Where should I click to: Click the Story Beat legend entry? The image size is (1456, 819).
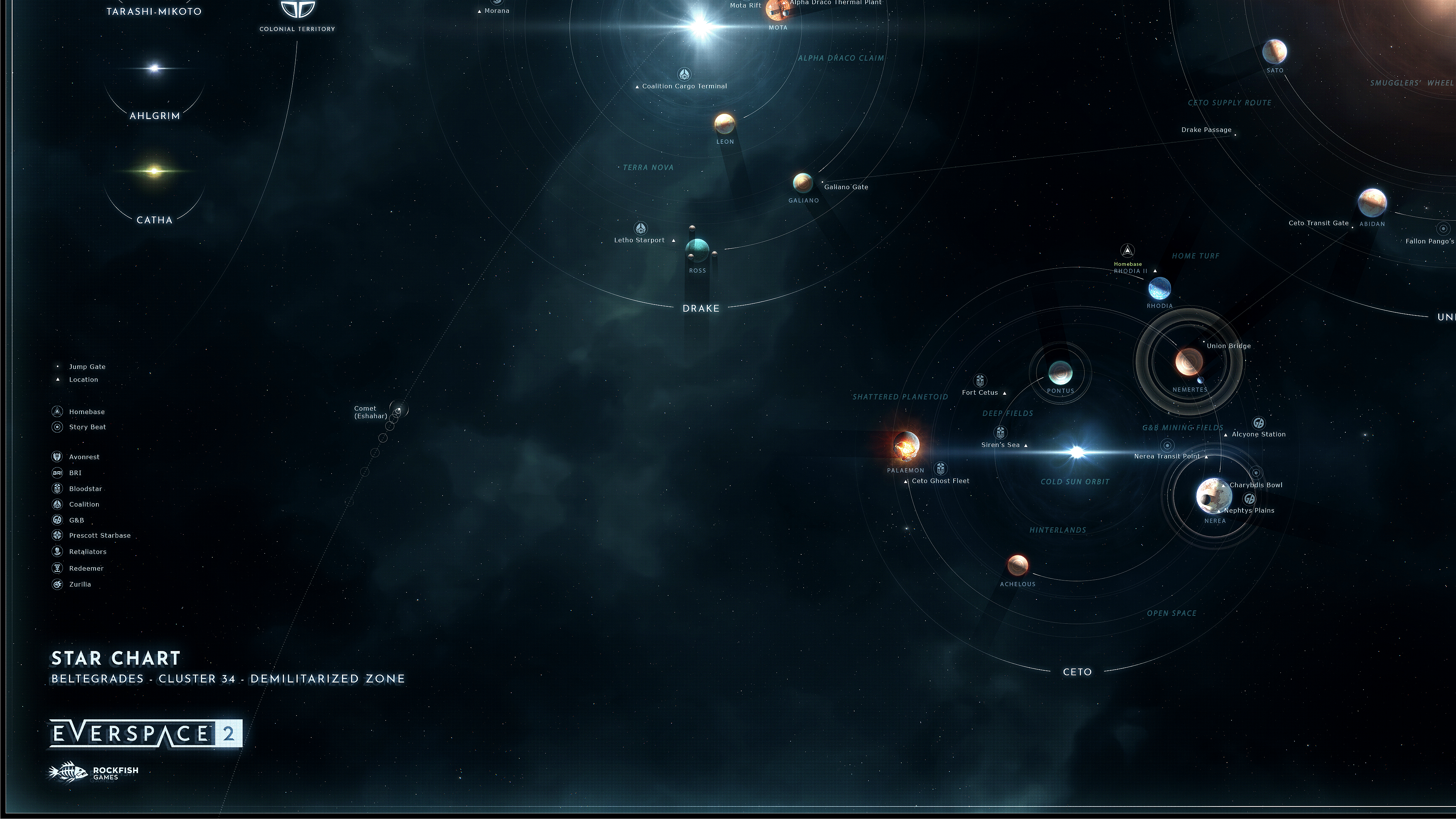[87, 427]
